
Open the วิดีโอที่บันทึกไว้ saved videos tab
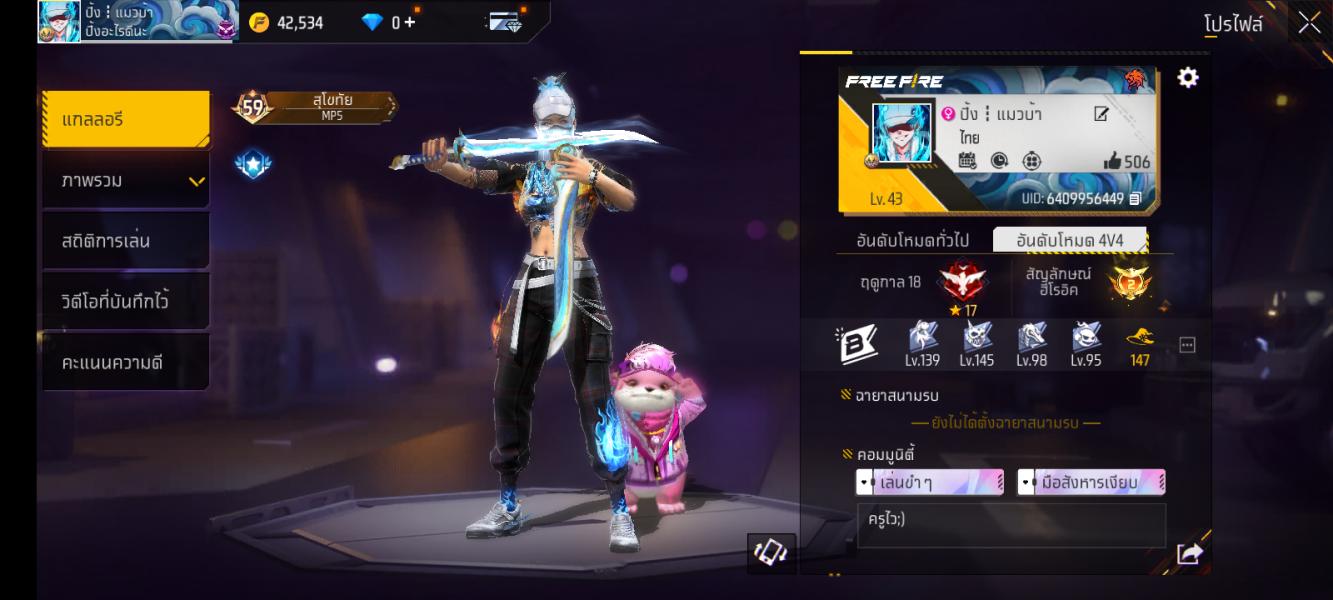pyautogui.click(x=125, y=301)
